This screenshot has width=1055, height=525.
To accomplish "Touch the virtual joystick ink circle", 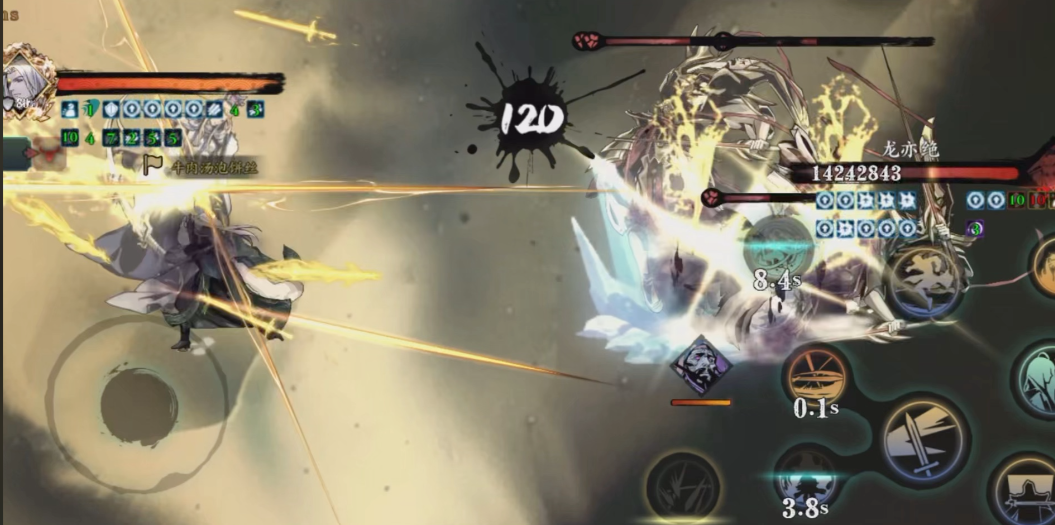I will click(x=139, y=406).
